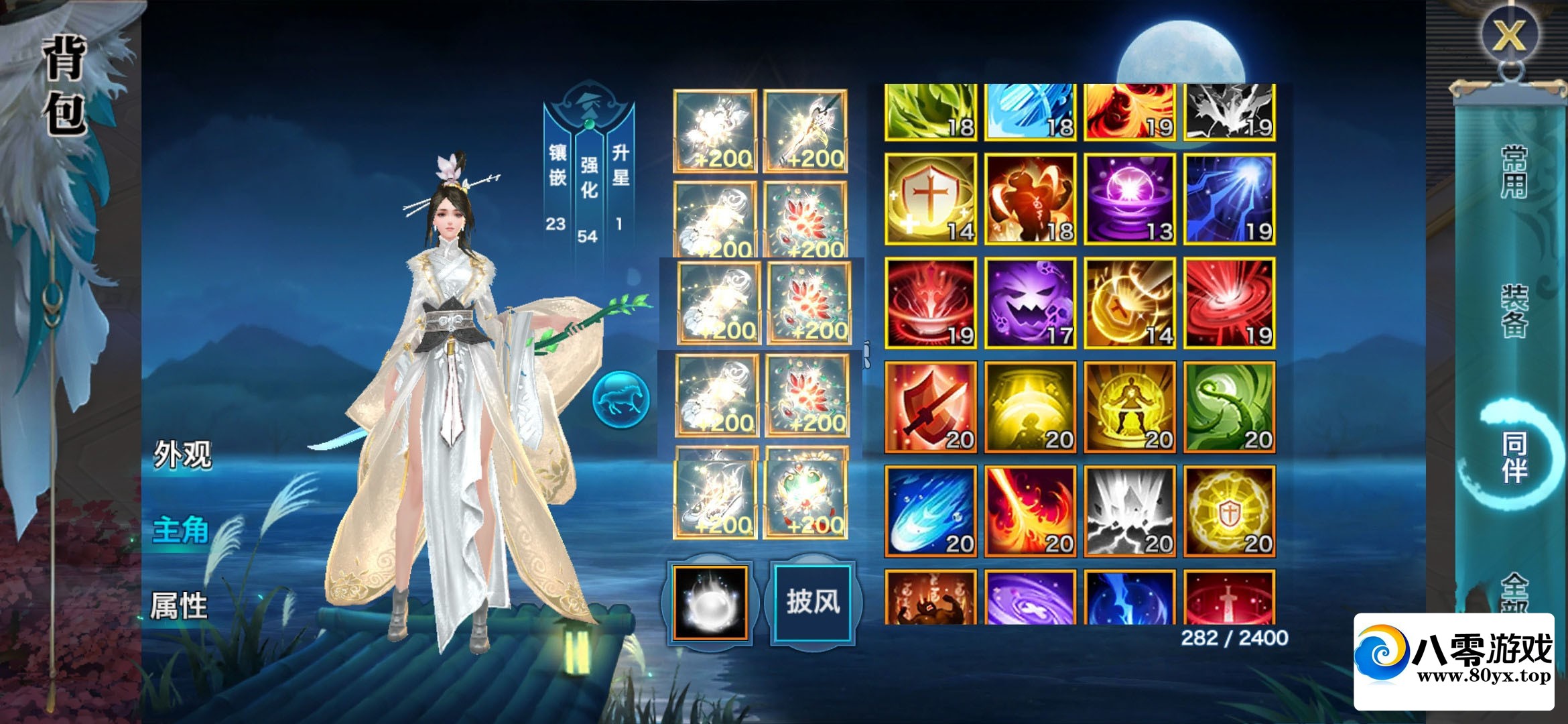Screen dimensions: 1568x724
Task: Select the purple ghost face item
Action: point(1030,303)
